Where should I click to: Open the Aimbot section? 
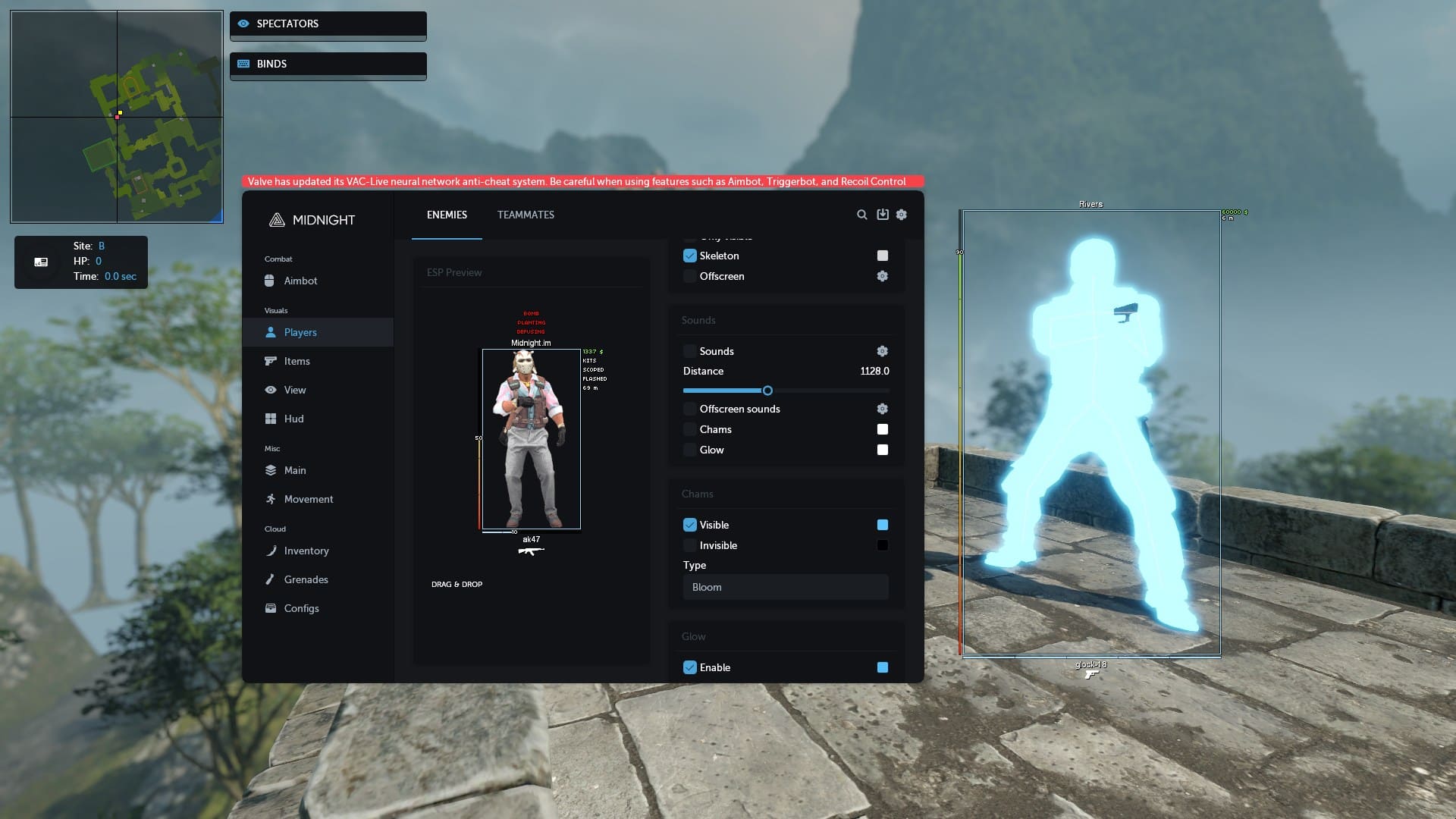300,281
